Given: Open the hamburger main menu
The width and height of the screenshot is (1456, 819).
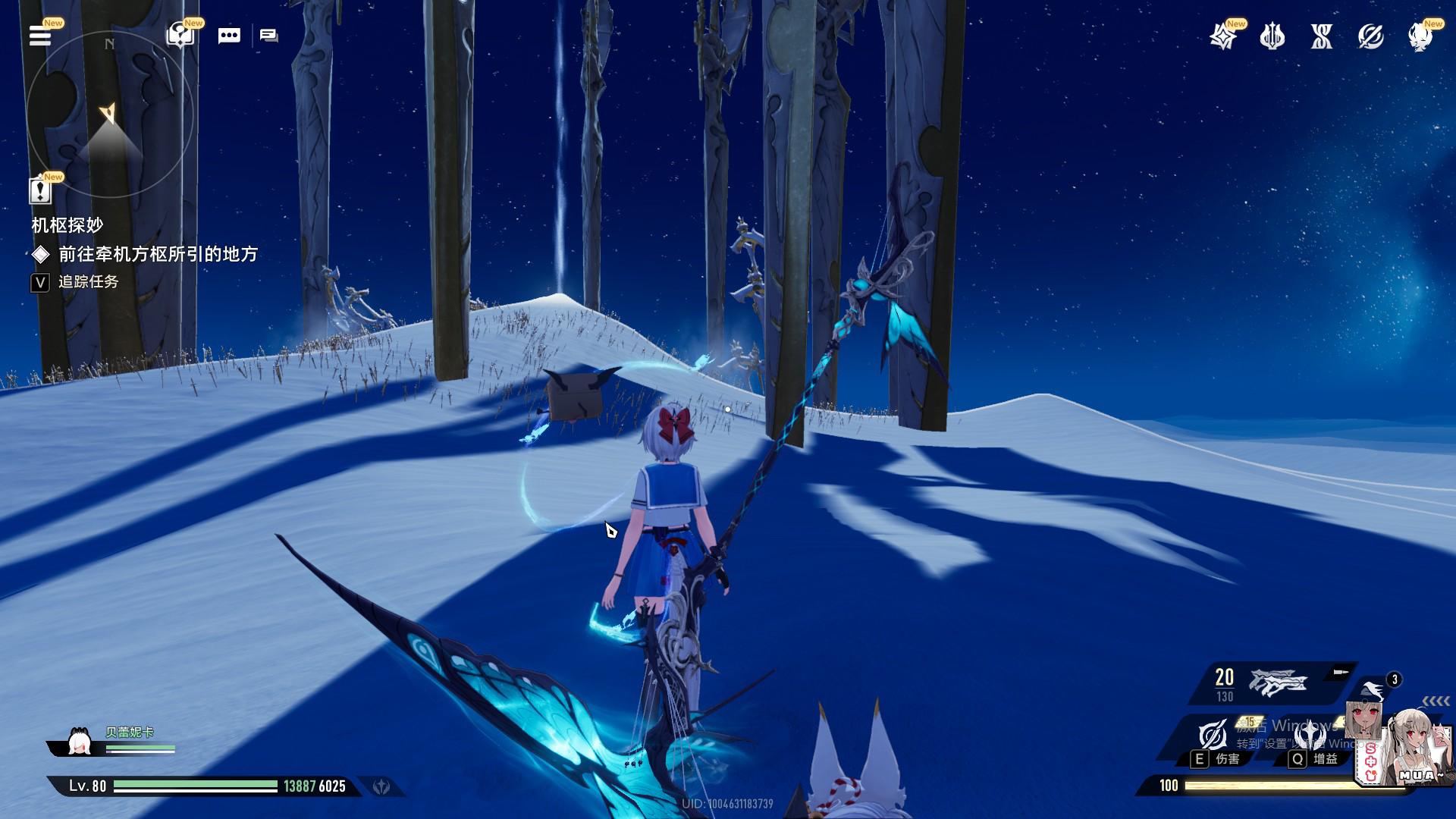Looking at the screenshot, I should point(40,36).
